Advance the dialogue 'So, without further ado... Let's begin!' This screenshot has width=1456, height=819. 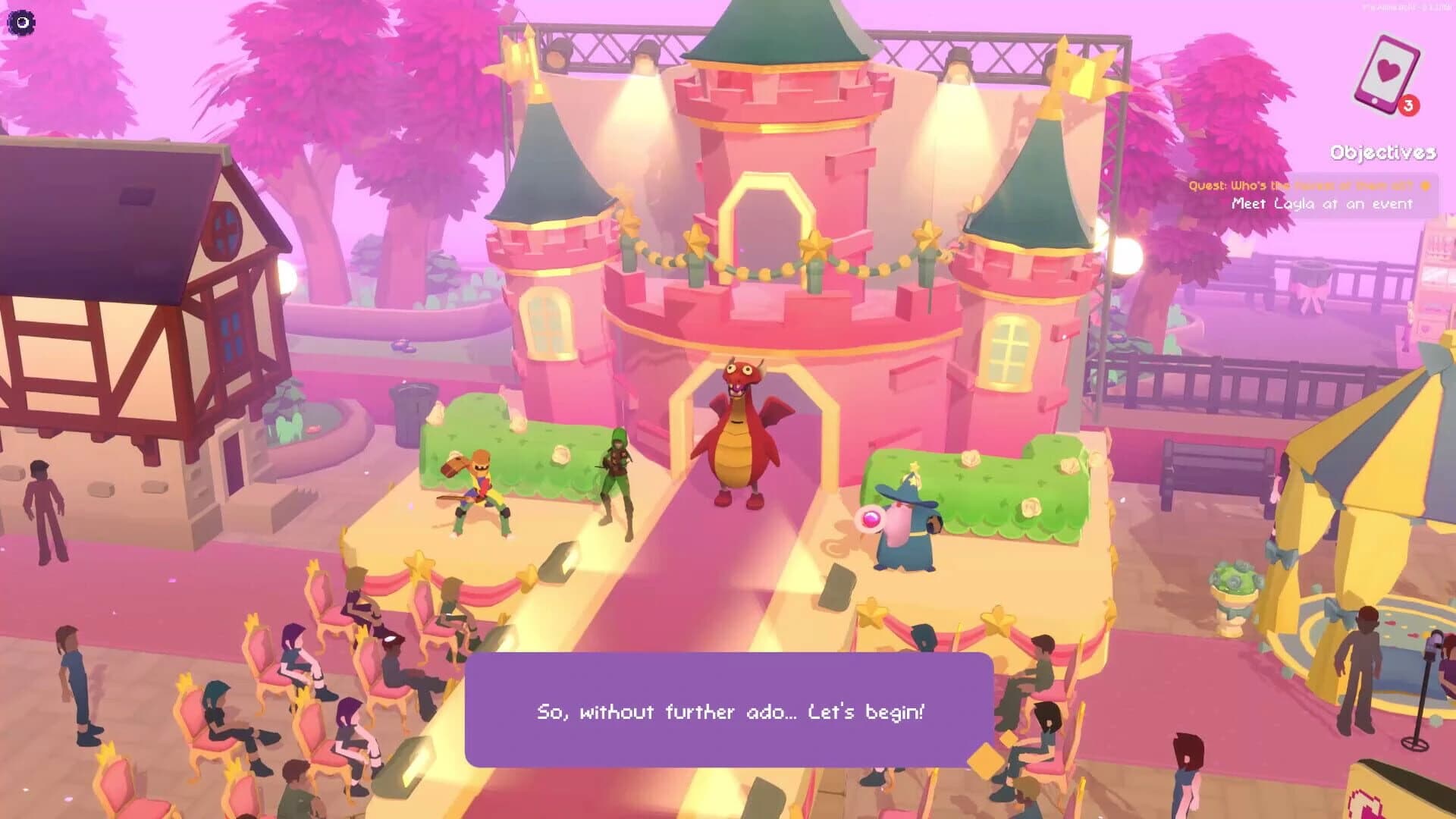click(728, 712)
